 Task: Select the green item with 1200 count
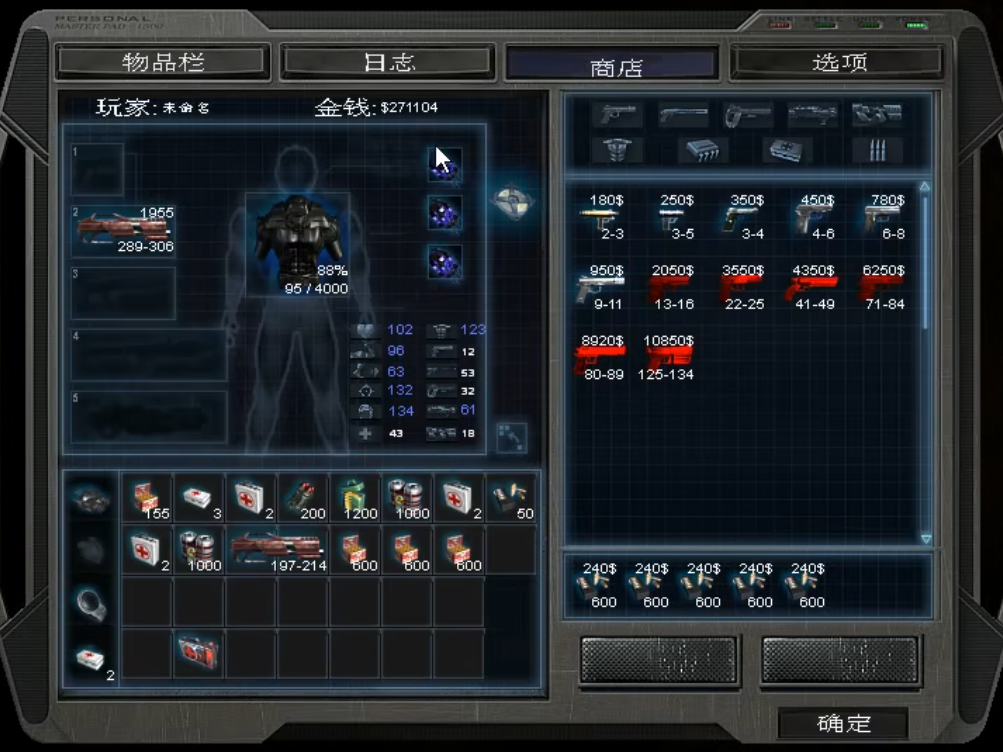pyautogui.click(x=354, y=497)
